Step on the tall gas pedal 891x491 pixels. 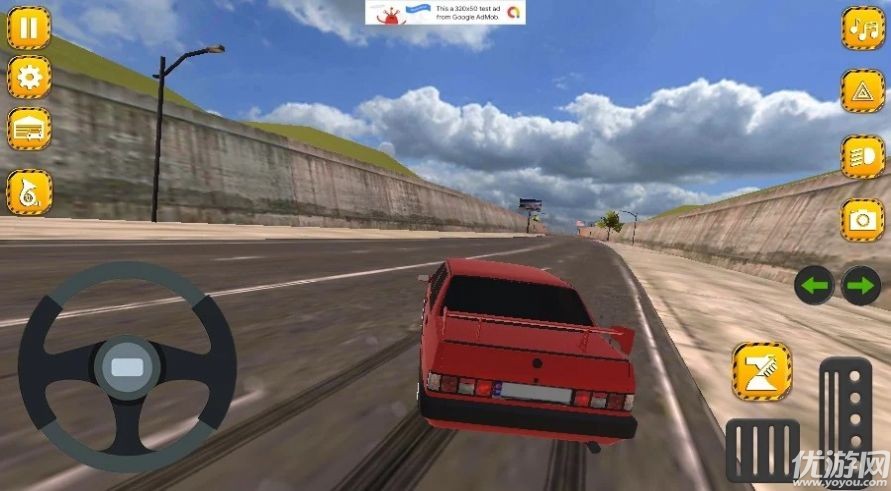click(845, 407)
